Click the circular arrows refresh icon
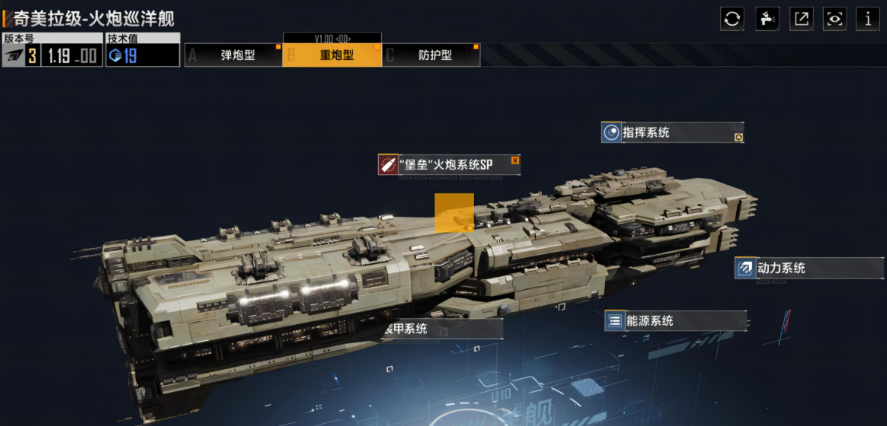Image resolution: width=887 pixels, height=426 pixels. point(732,19)
